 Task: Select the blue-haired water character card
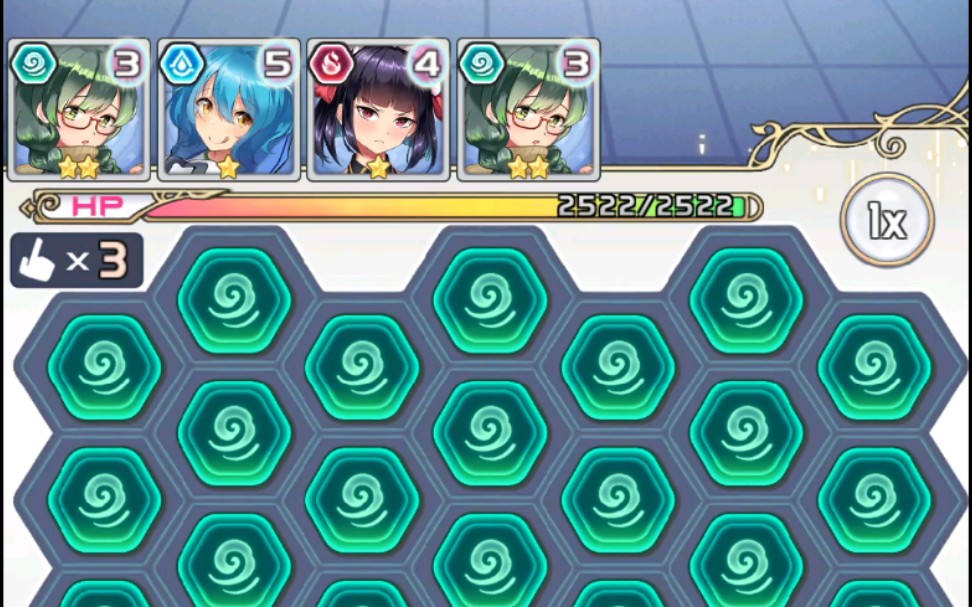229,110
